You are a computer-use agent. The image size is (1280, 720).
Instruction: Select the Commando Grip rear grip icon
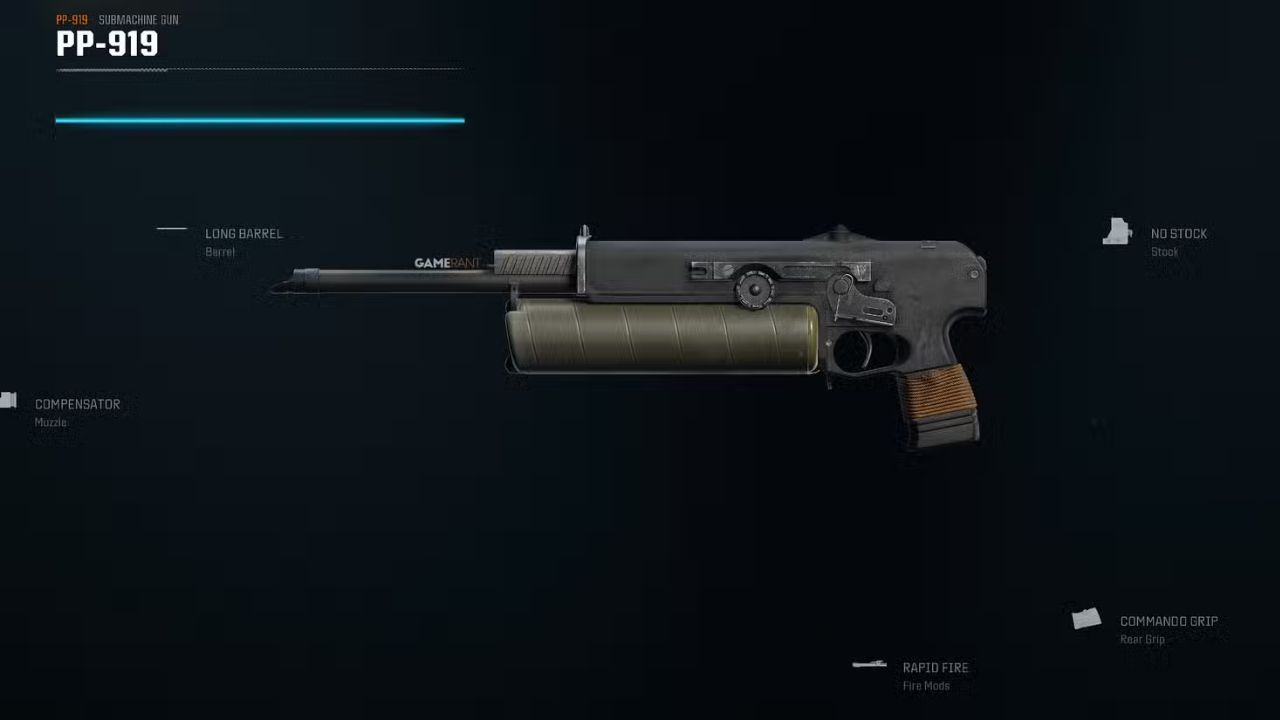point(1087,617)
